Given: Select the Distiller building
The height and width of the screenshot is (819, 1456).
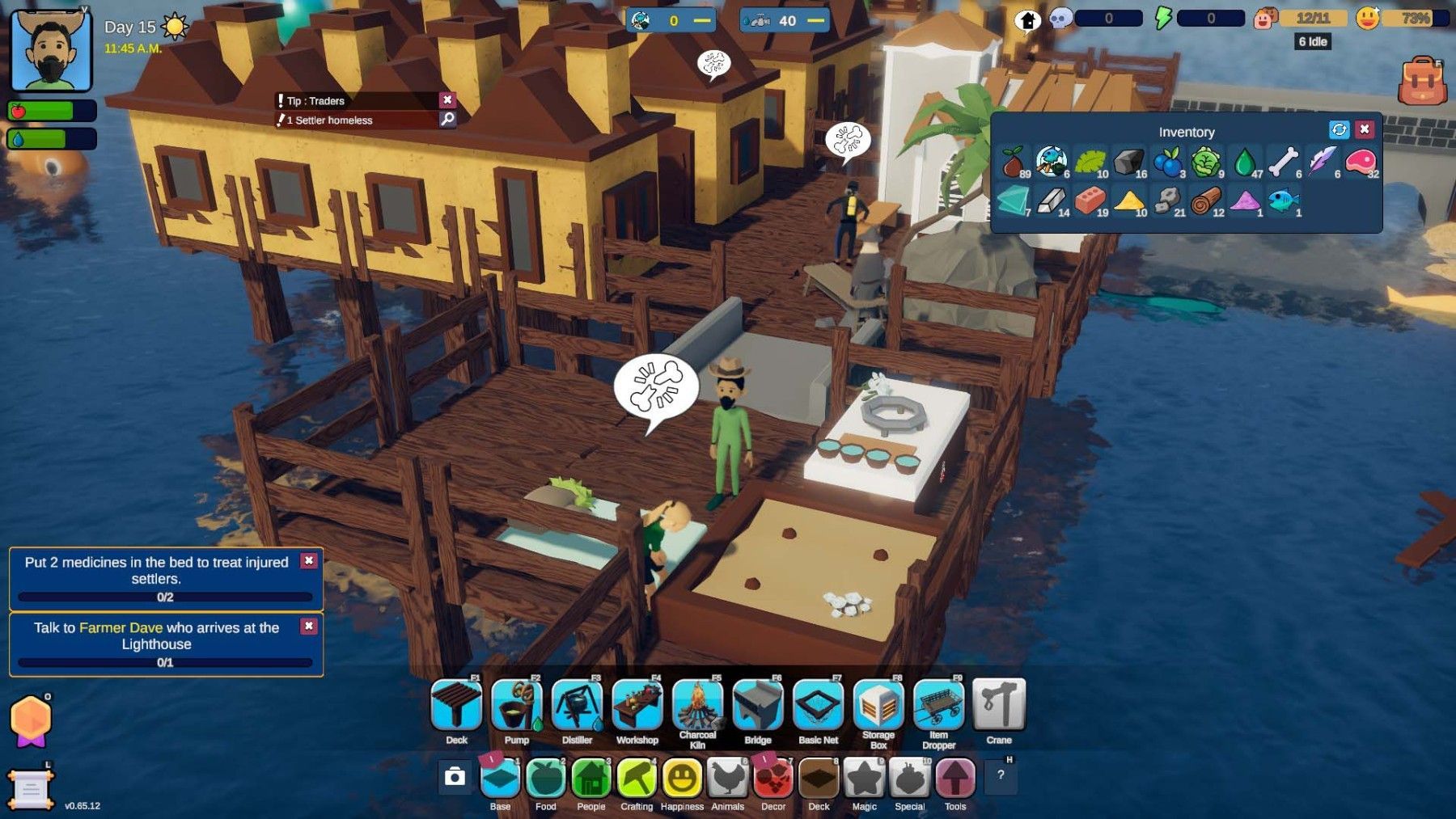Looking at the screenshot, I should tap(577, 705).
